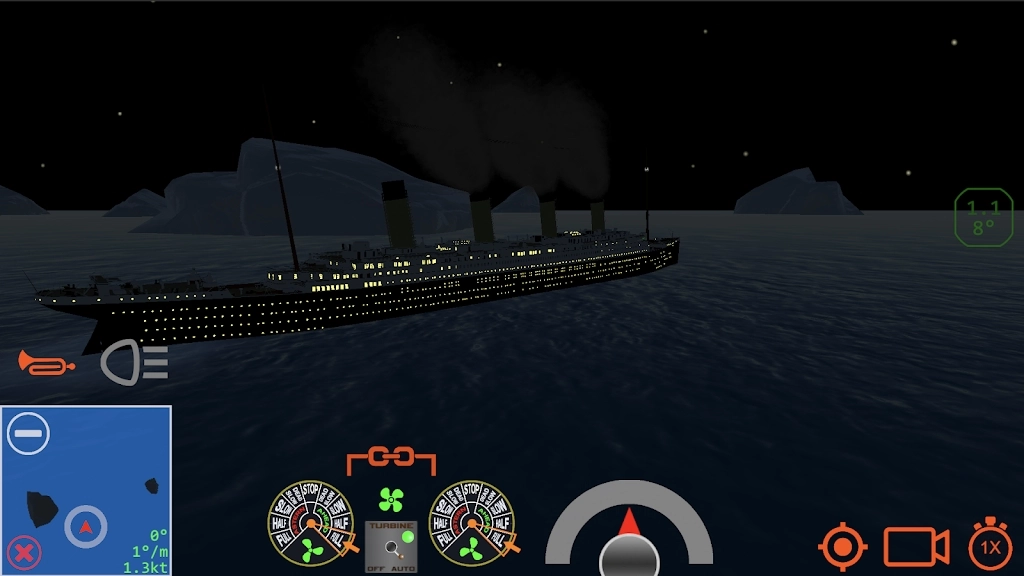Close the minimap with the red X
The width and height of the screenshot is (1024, 576).
24,551
